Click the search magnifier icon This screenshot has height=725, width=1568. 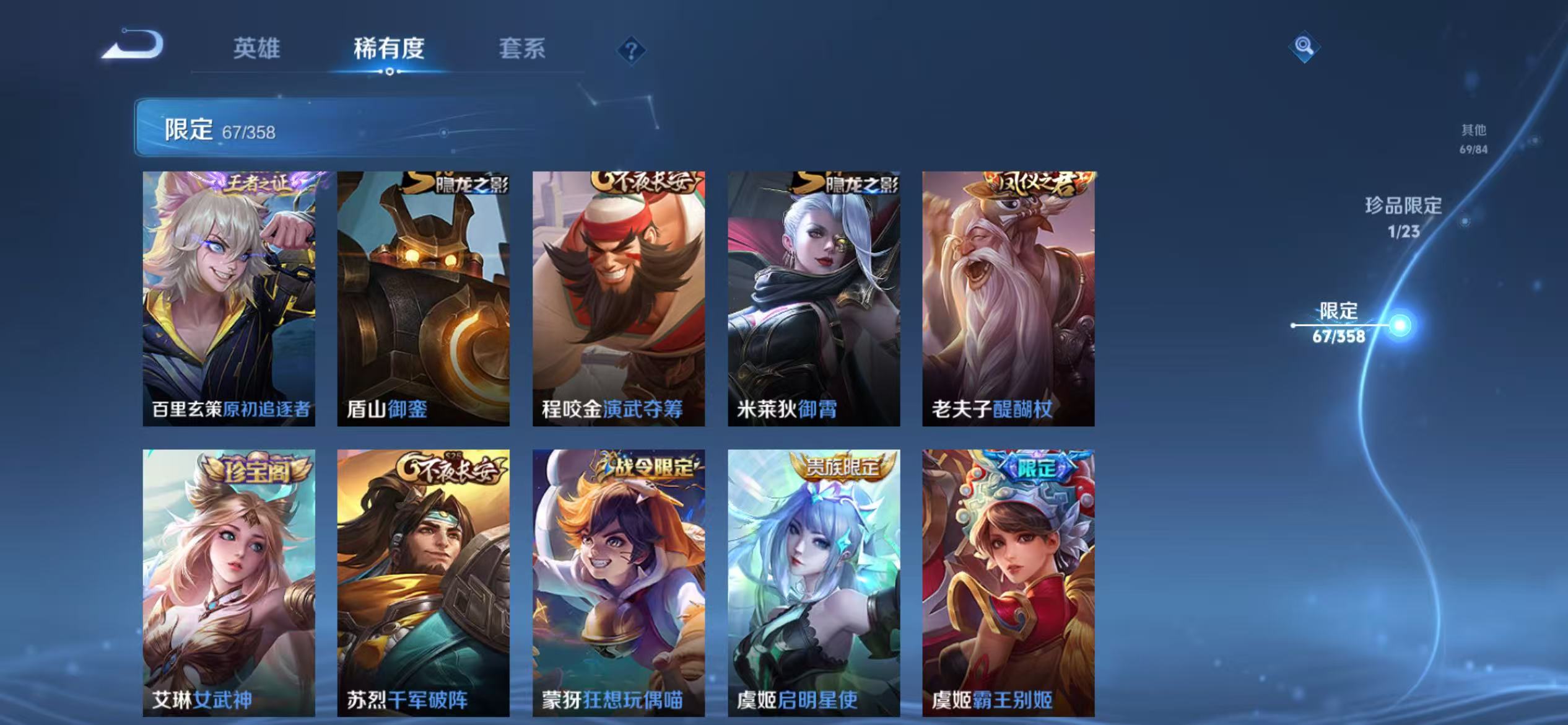pyautogui.click(x=1305, y=46)
